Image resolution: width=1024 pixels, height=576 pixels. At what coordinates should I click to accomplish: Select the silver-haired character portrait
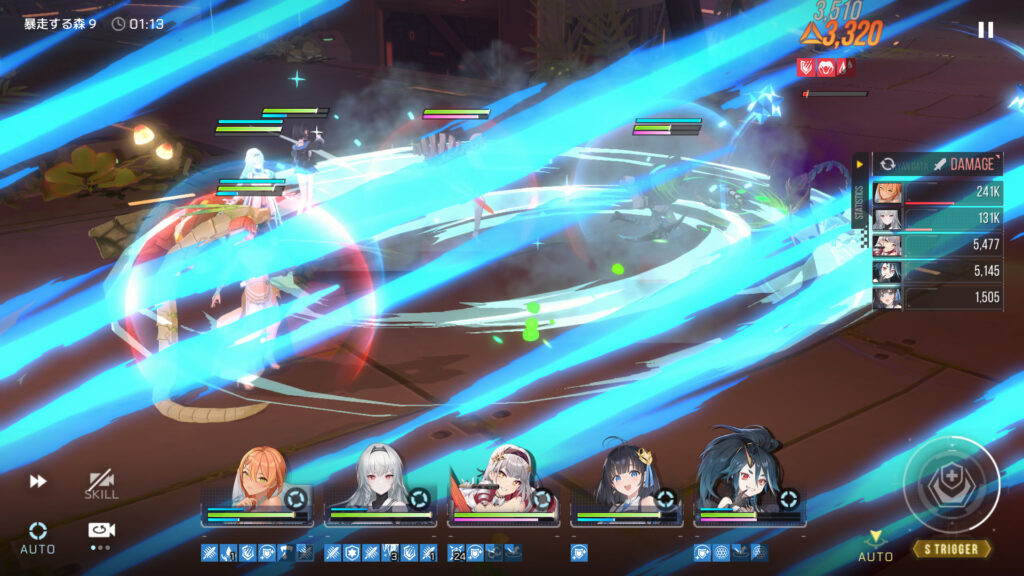(381, 484)
